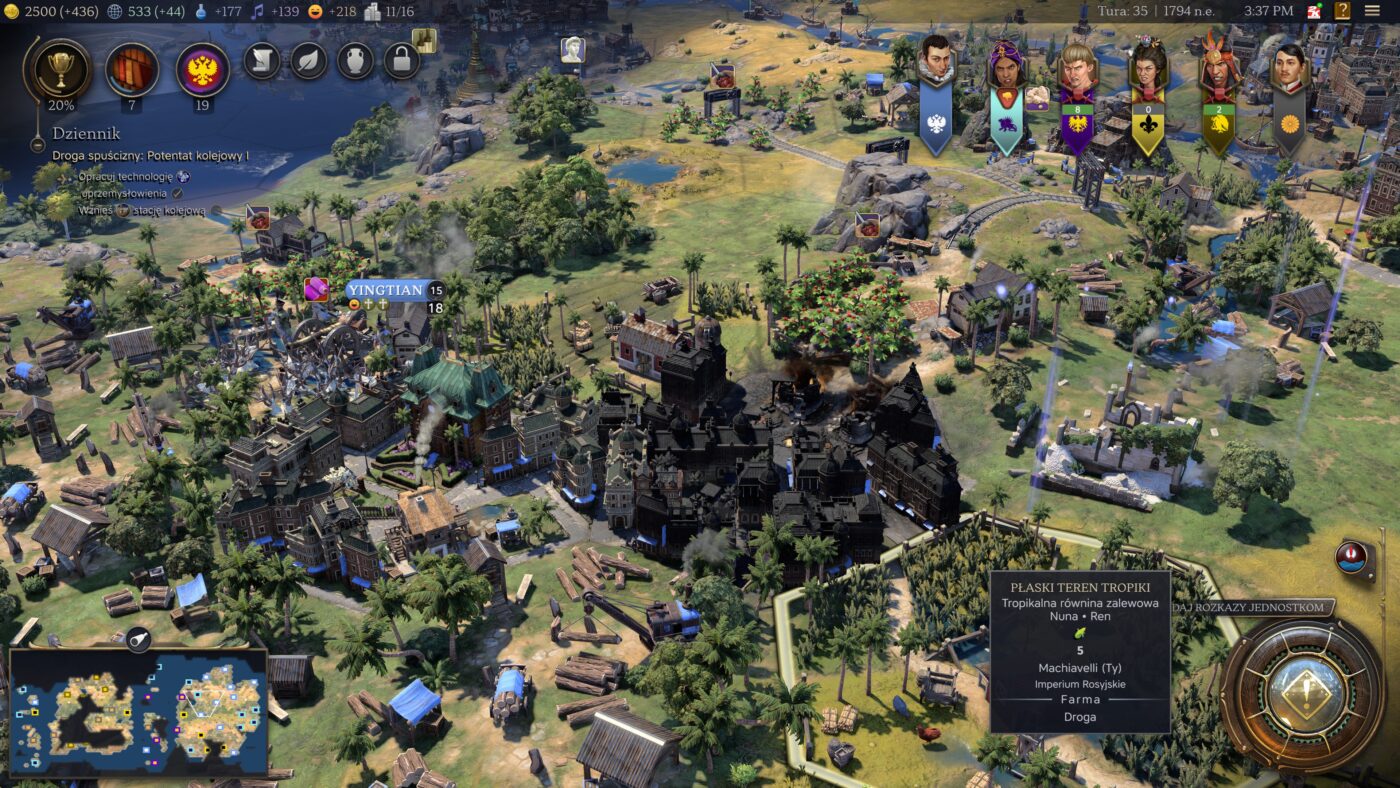Click the padlock unlocks icon

point(401,61)
